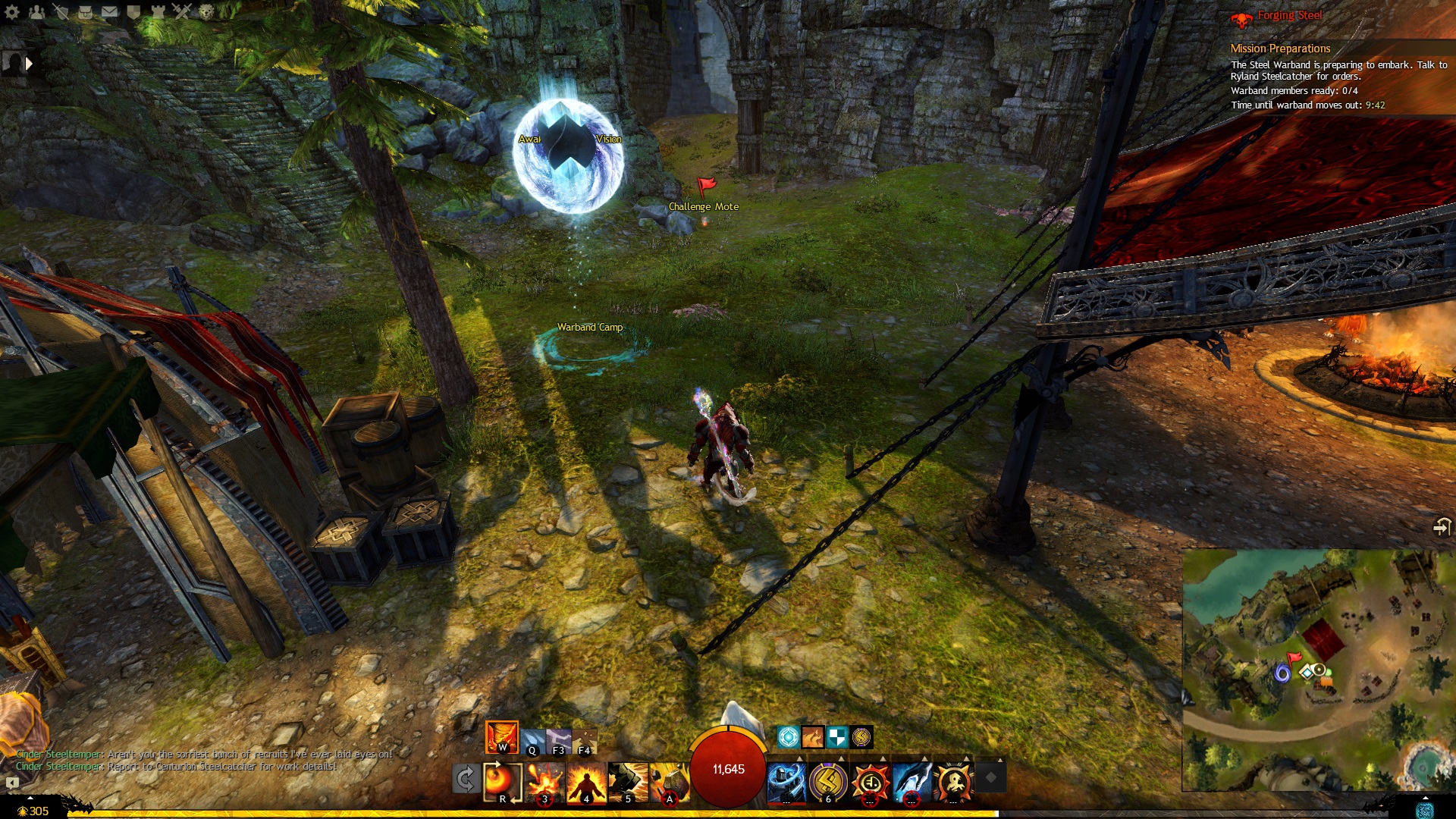The height and width of the screenshot is (819, 1456).
Task: Select the fire attunement icon marked W
Action: click(x=501, y=737)
